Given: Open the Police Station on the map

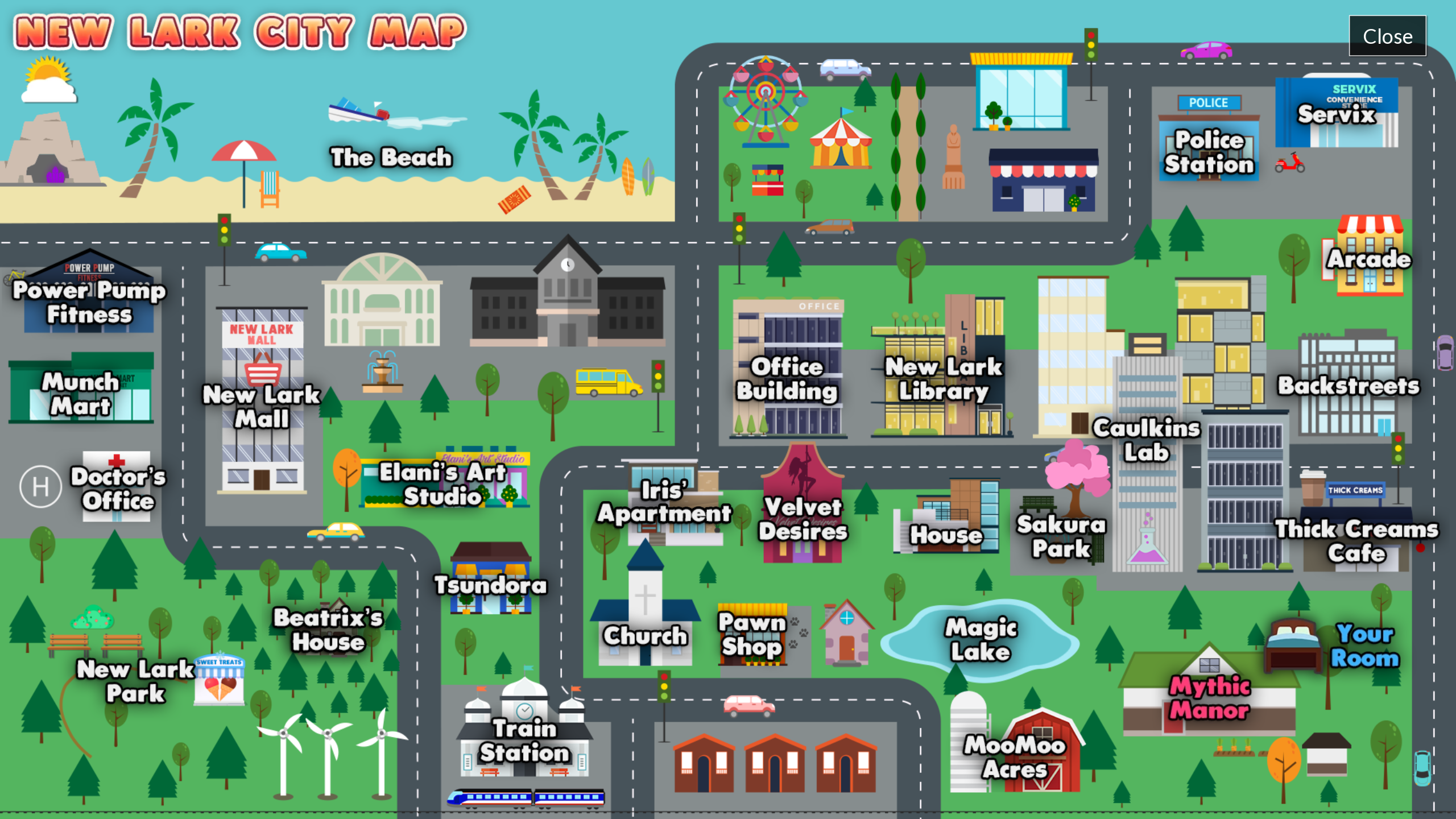Looking at the screenshot, I should pos(1209,152).
